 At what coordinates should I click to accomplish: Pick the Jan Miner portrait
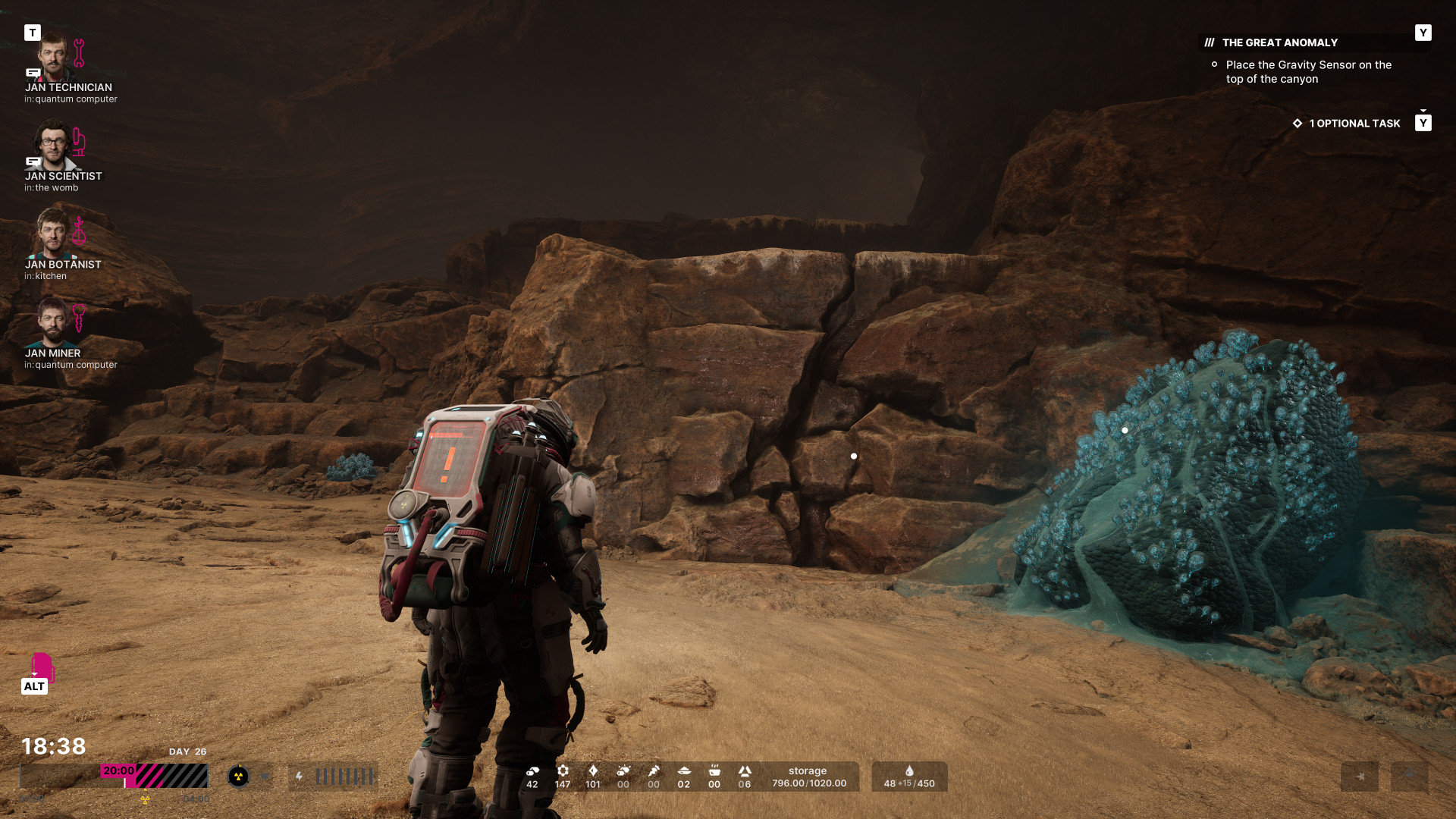tap(53, 322)
